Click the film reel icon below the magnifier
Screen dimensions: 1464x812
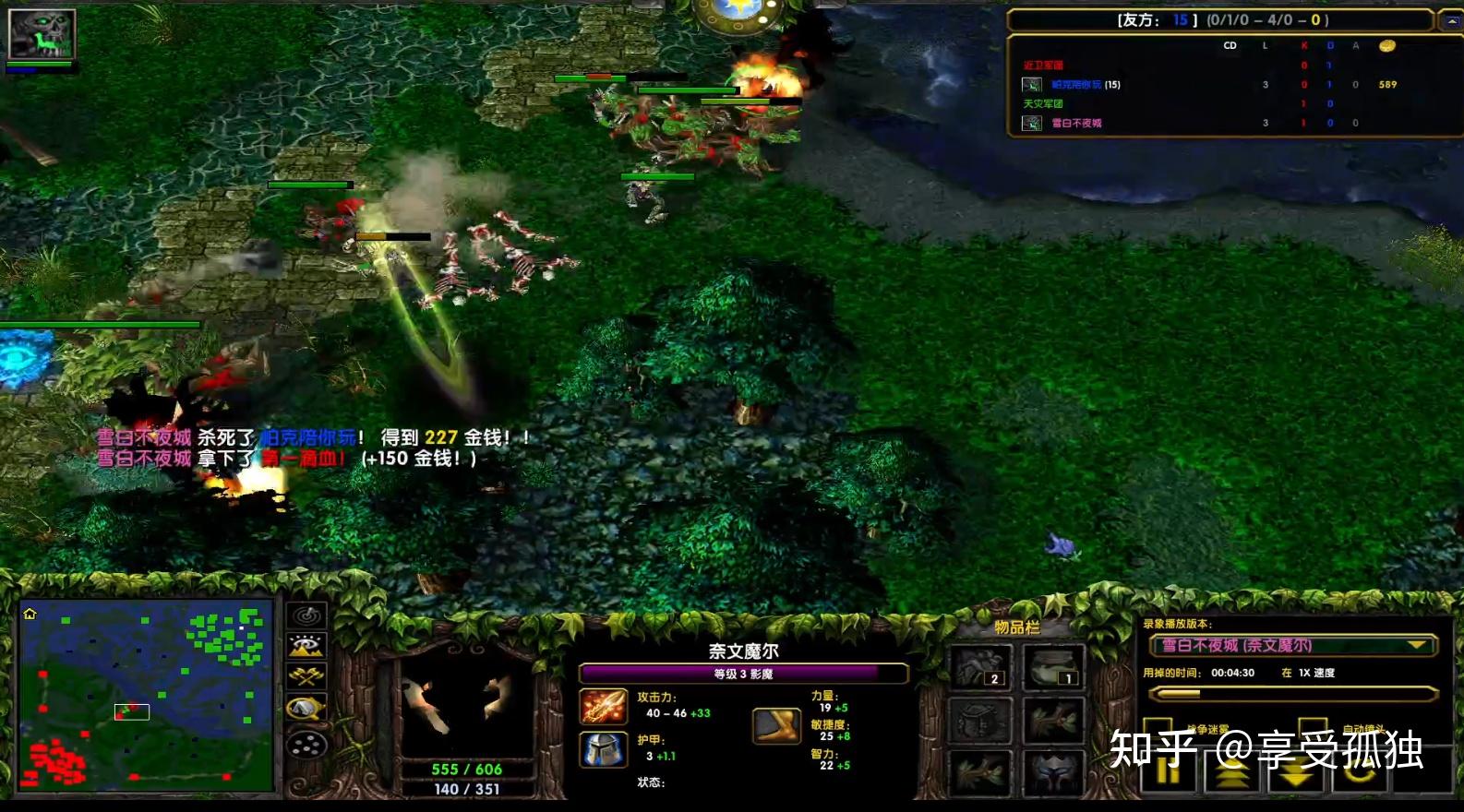(306, 744)
